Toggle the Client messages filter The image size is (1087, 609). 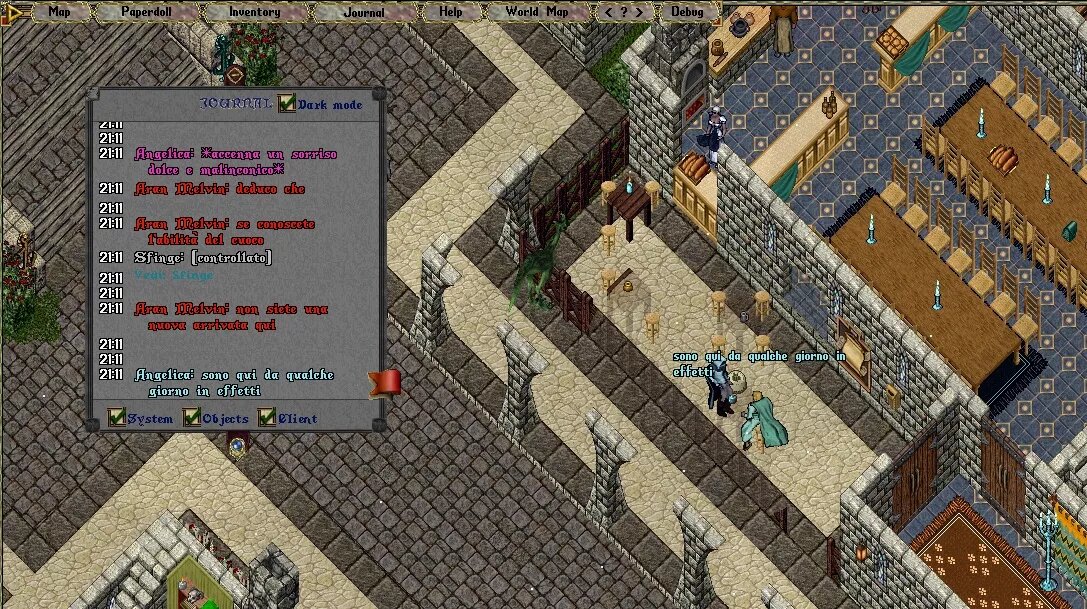point(267,417)
